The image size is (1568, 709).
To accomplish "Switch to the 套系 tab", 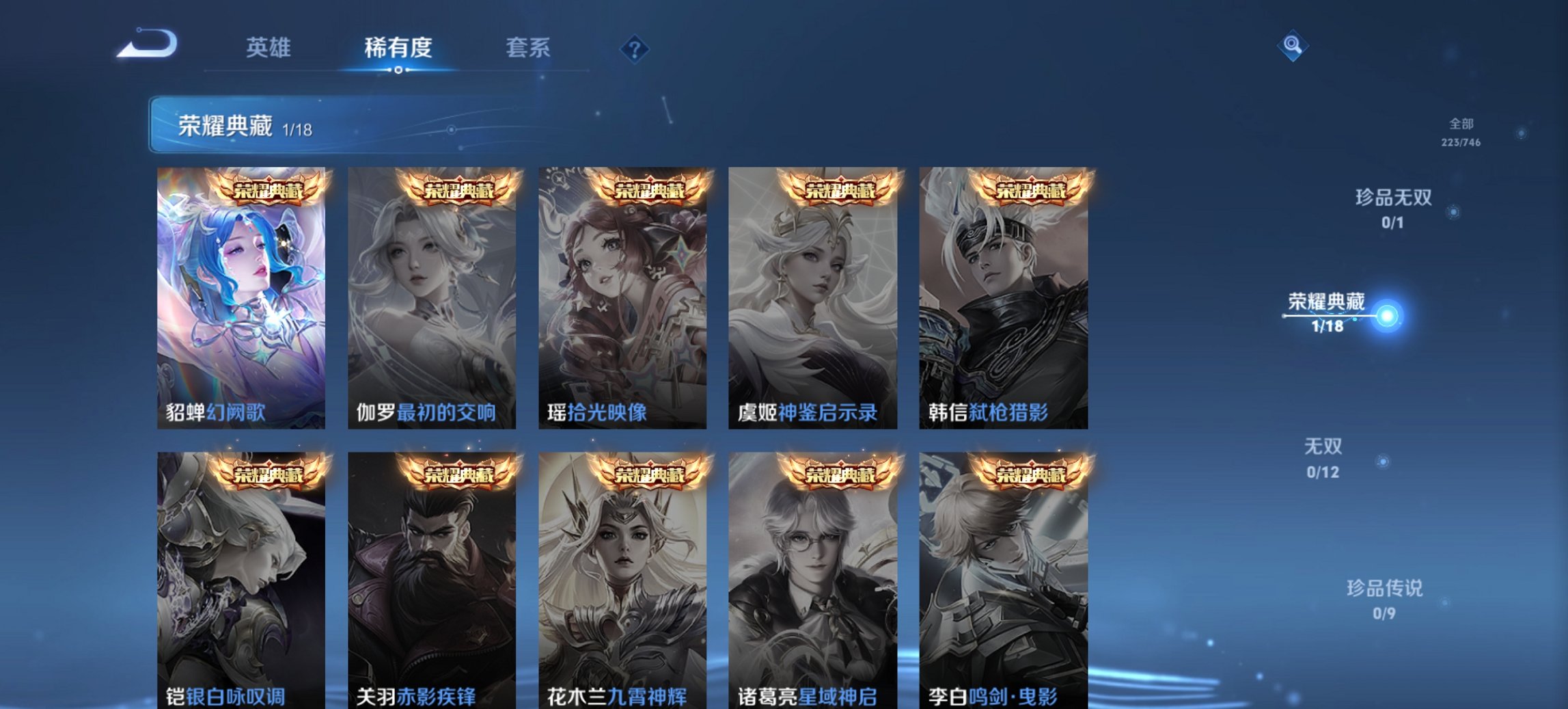I will pyautogui.click(x=528, y=48).
